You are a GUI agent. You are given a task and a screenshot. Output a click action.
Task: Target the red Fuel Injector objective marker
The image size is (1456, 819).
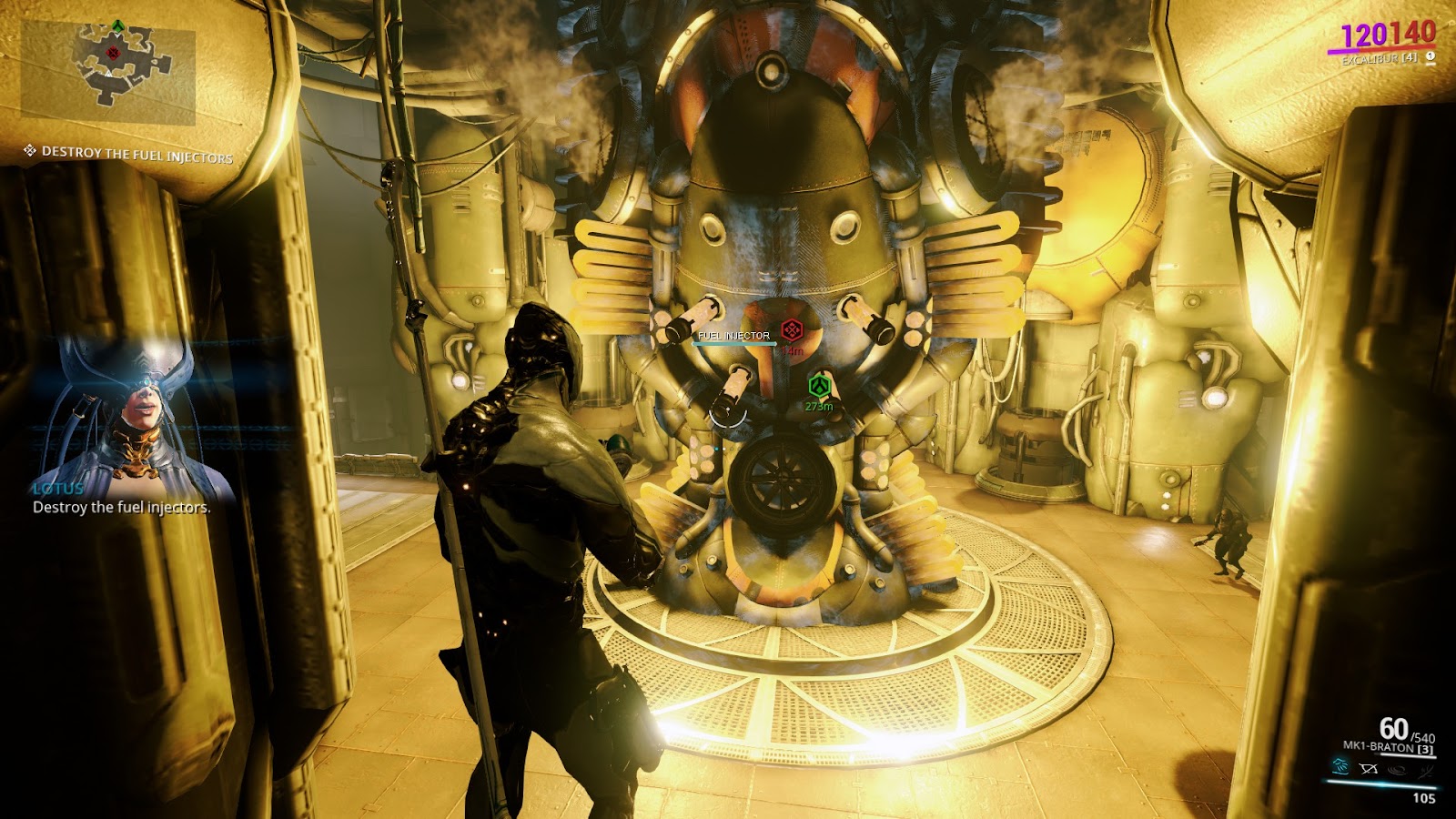tap(792, 330)
